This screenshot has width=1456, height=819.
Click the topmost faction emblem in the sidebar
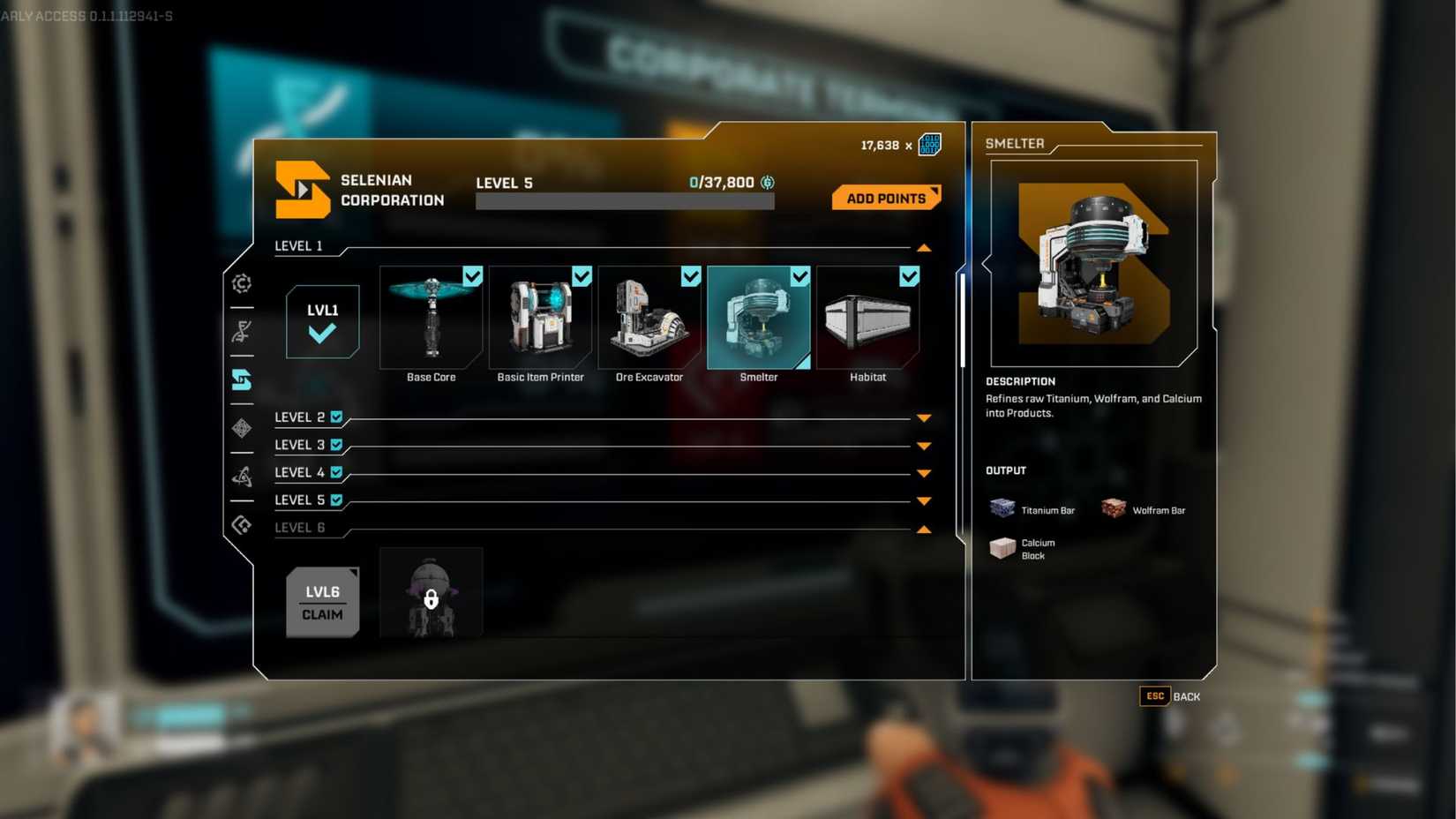pyautogui.click(x=241, y=284)
